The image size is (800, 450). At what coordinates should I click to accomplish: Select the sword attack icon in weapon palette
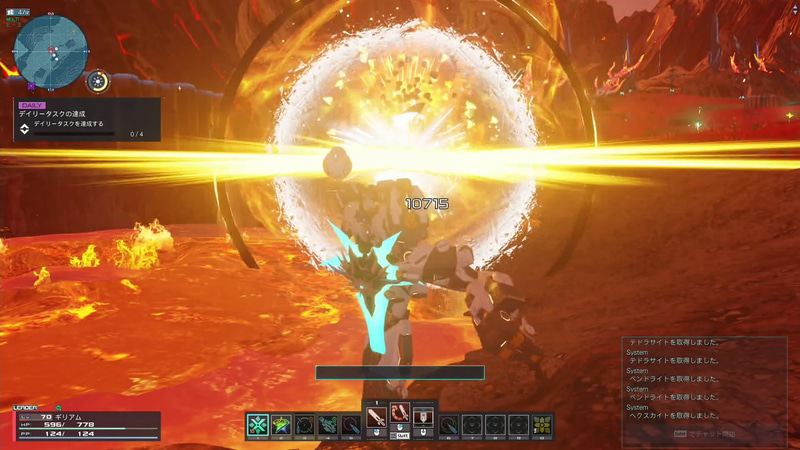(x=376, y=416)
